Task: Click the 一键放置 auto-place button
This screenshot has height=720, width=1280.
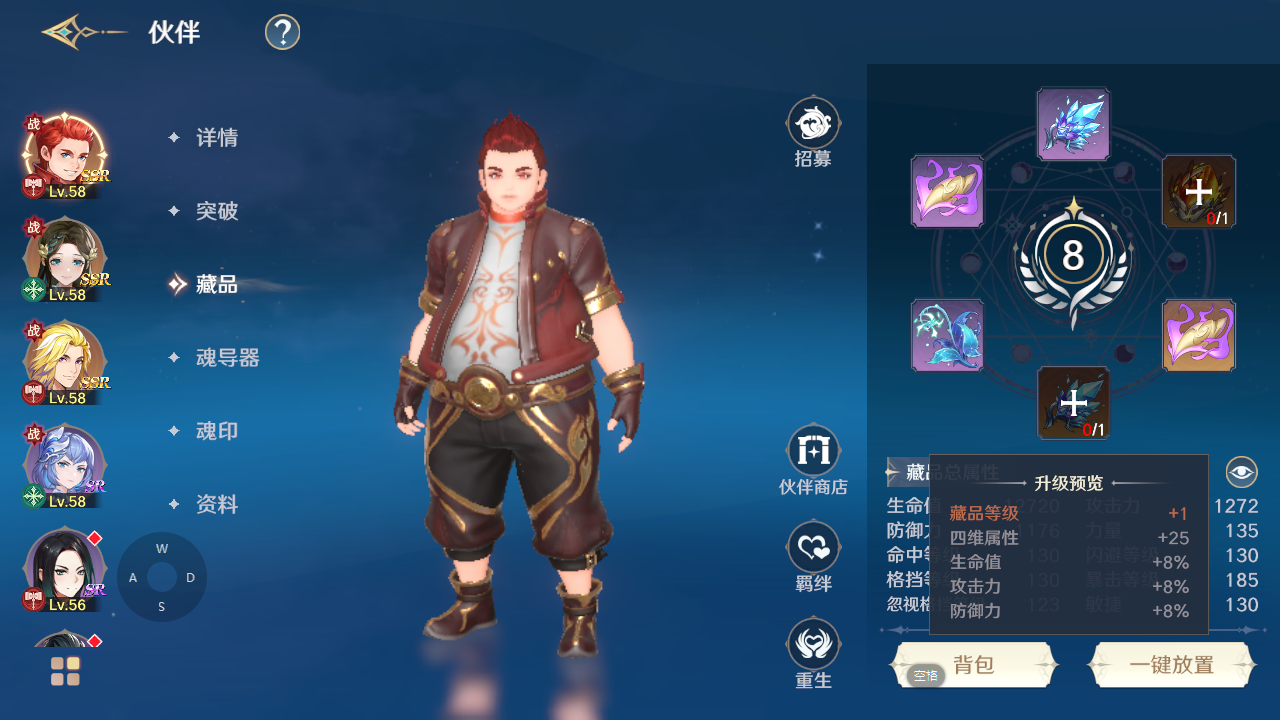Action: point(1171,665)
